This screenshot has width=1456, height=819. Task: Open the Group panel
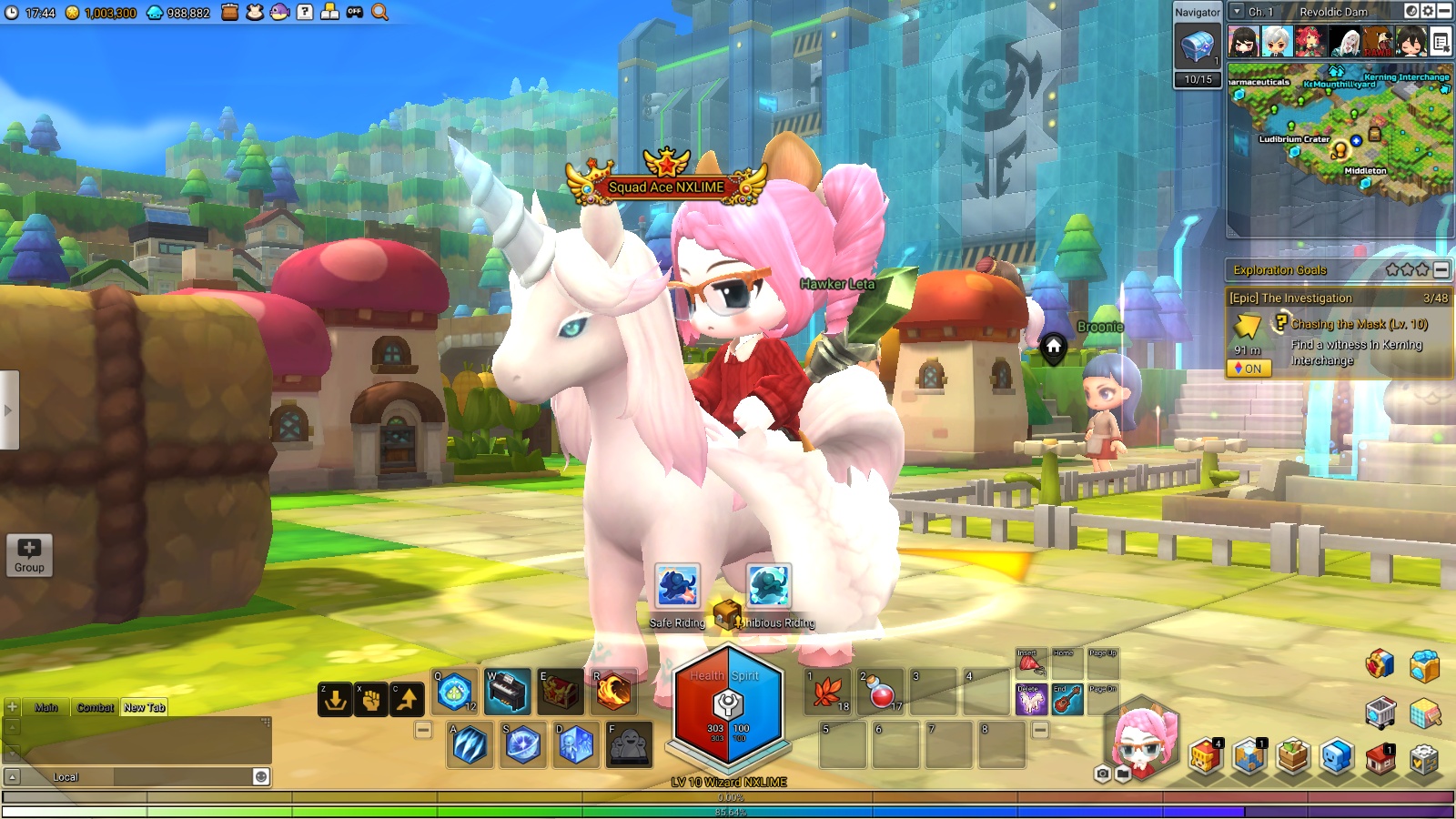click(29, 554)
